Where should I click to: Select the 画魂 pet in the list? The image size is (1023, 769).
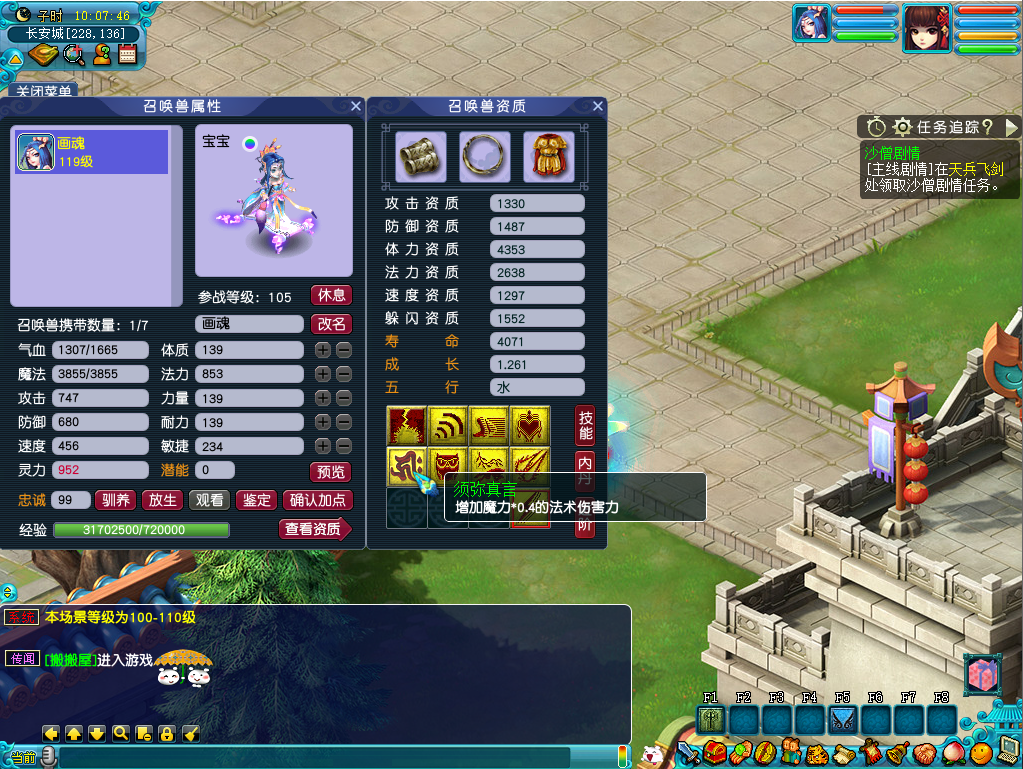point(91,153)
